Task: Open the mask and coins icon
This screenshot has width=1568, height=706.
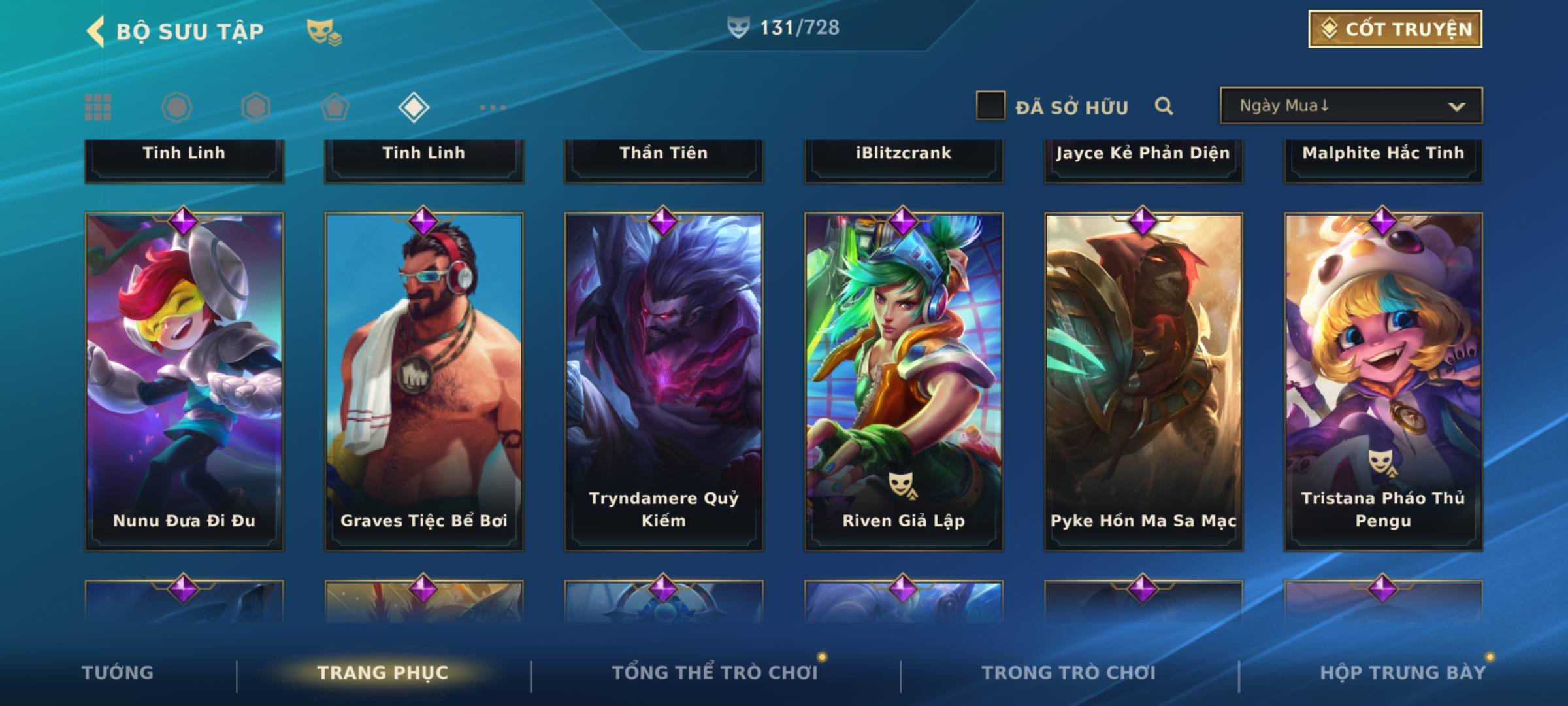Action: click(x=324, y=32)
